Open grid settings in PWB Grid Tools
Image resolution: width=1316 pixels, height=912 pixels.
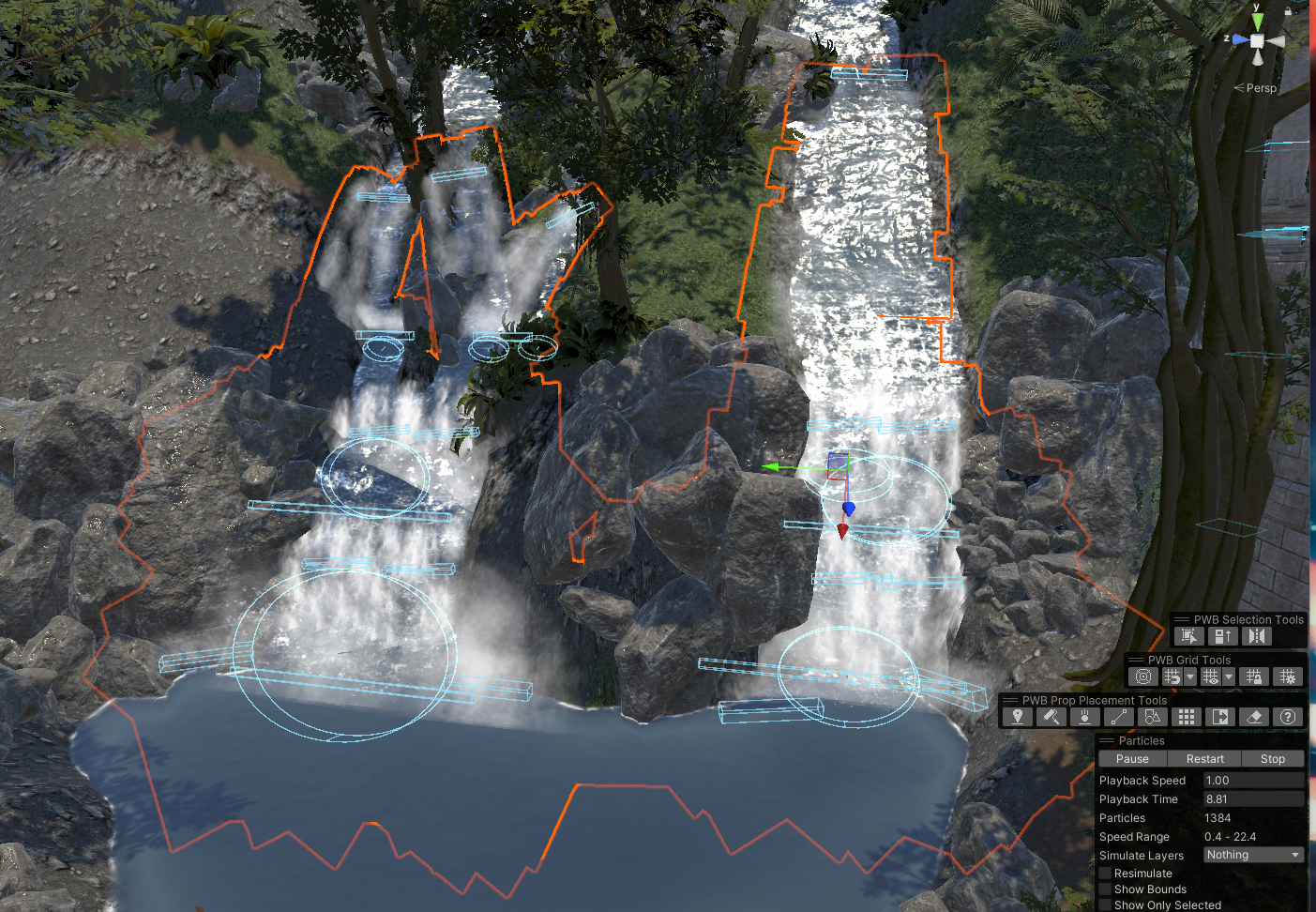coord(1288,676)
